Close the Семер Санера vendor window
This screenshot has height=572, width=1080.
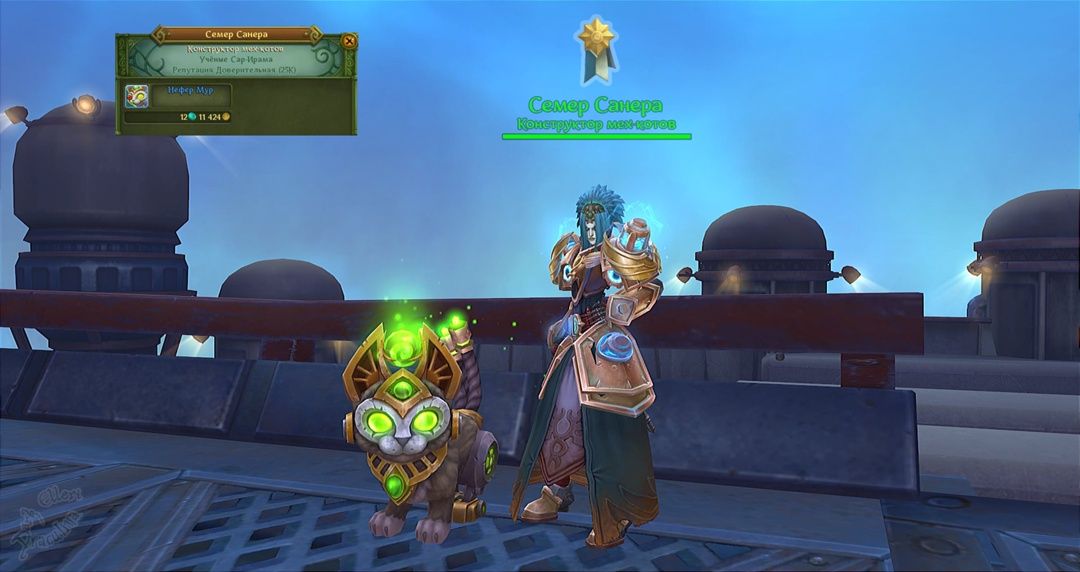click(x=348, y=41)
